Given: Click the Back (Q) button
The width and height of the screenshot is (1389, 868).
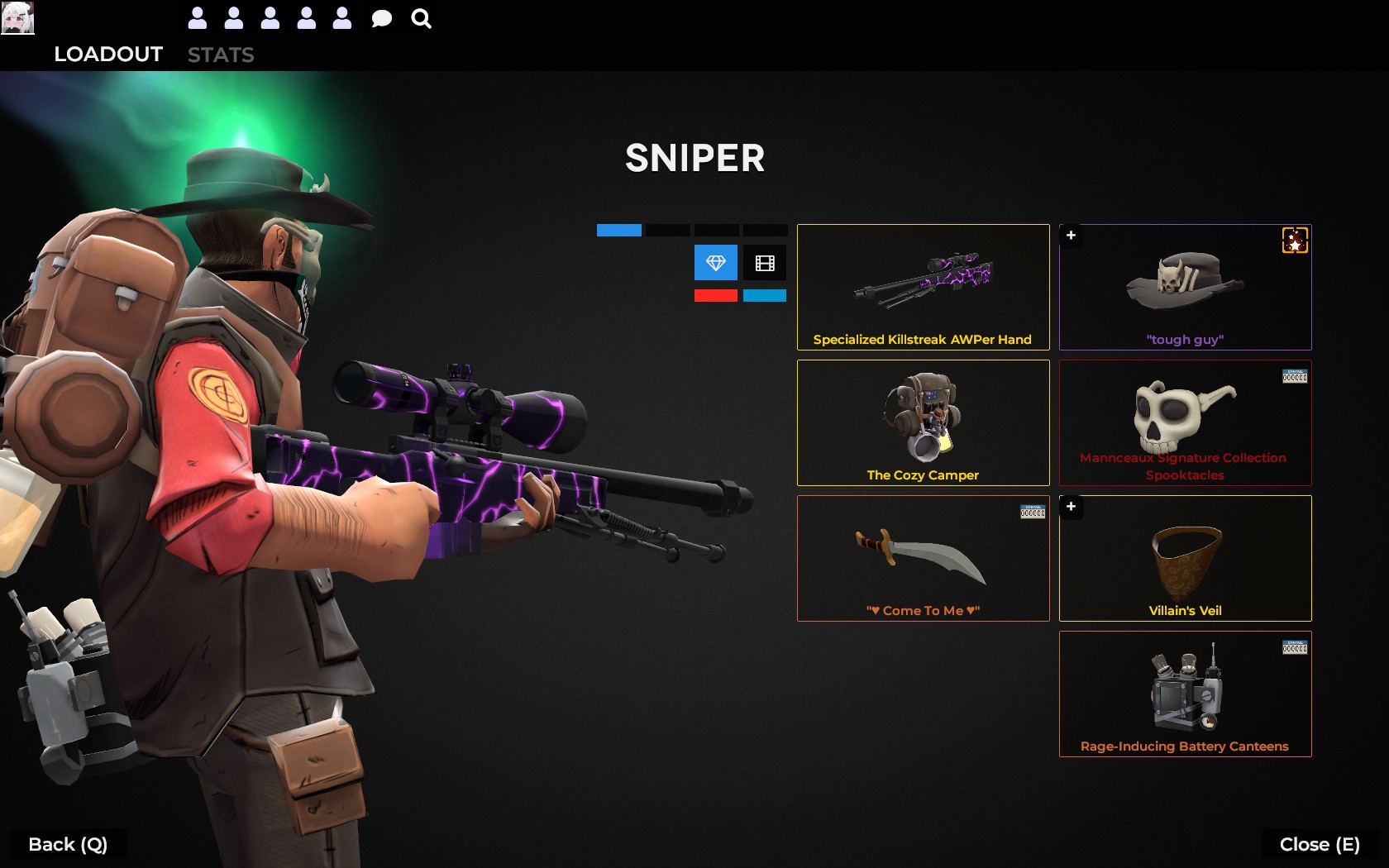Looking at the screenshot, I should coord(66,844).
